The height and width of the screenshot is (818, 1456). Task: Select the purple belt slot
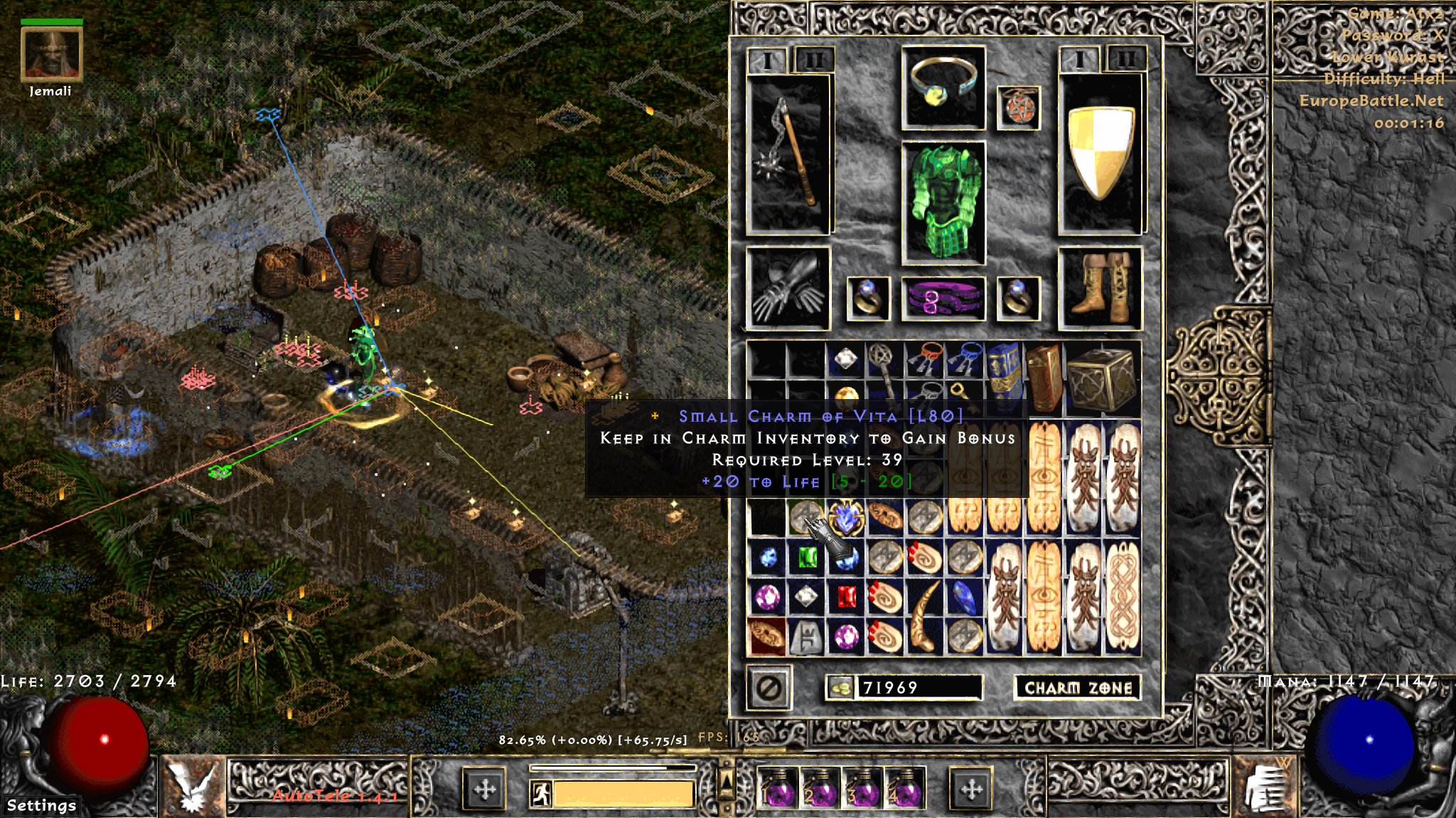(943, 298)
